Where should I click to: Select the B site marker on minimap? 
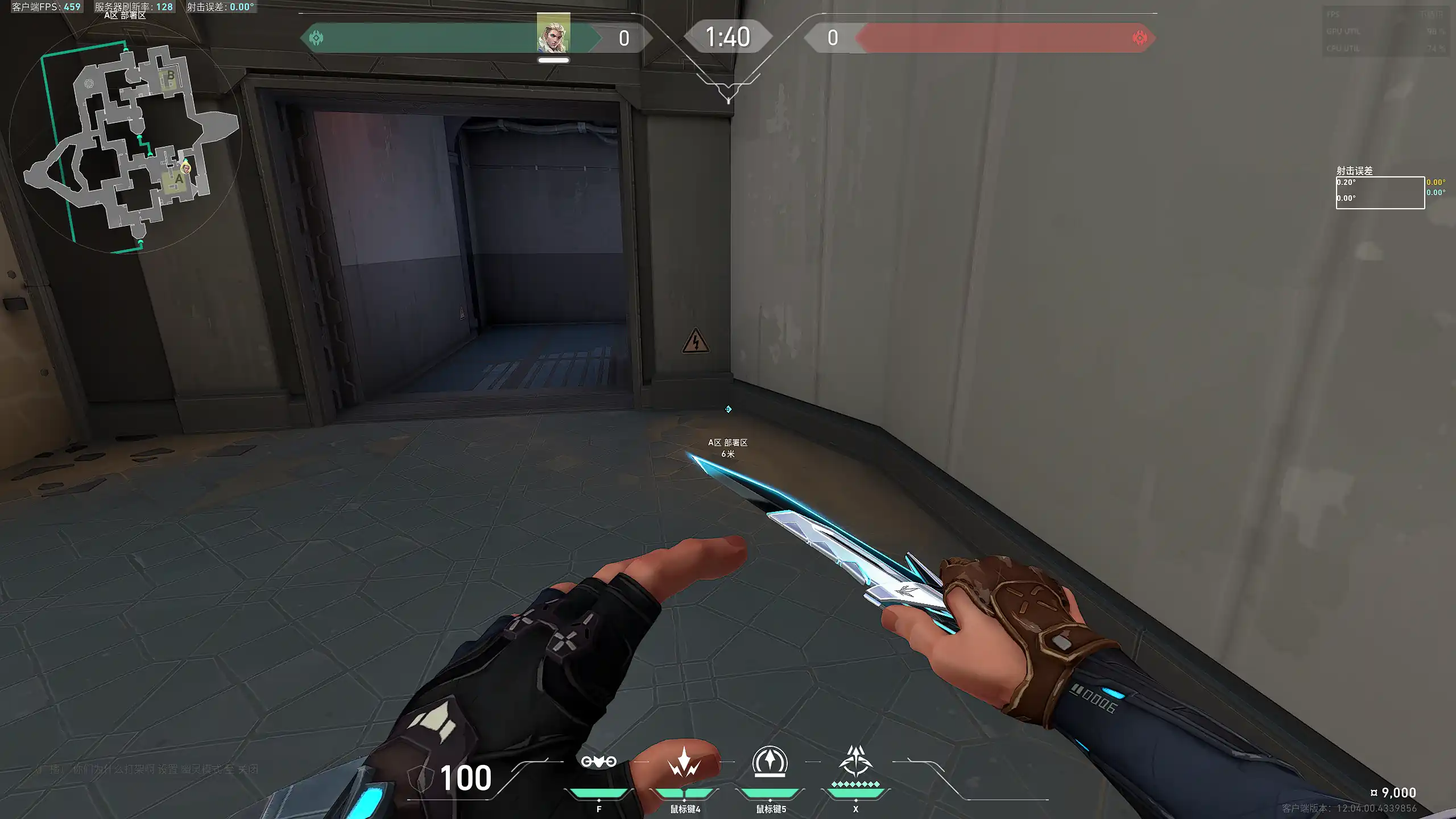click(170, 76)
